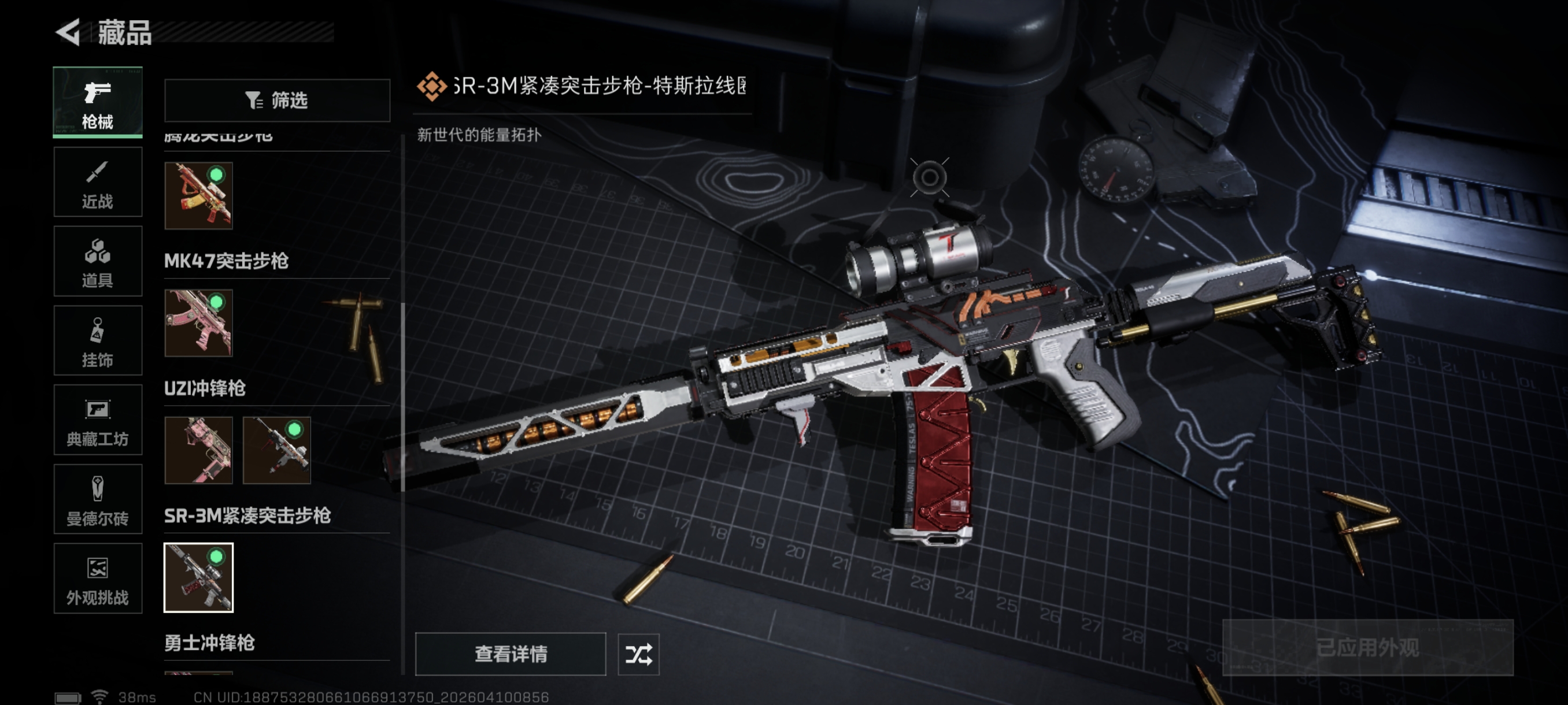The image size is (1568, 705).
Task: Go back using the arrow beside 藏品
Action: (x=68, y=32)
